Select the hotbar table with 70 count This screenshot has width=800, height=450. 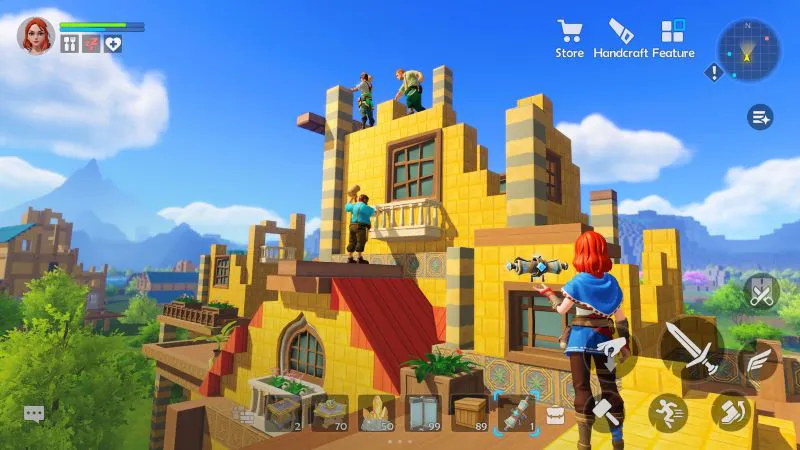point(330,412)
